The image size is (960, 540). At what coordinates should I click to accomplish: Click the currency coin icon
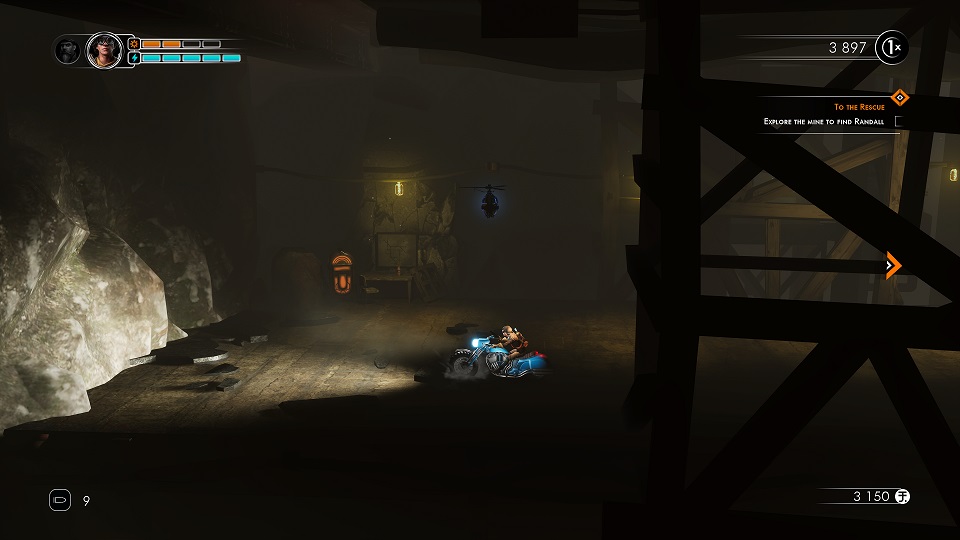[902, 496]
